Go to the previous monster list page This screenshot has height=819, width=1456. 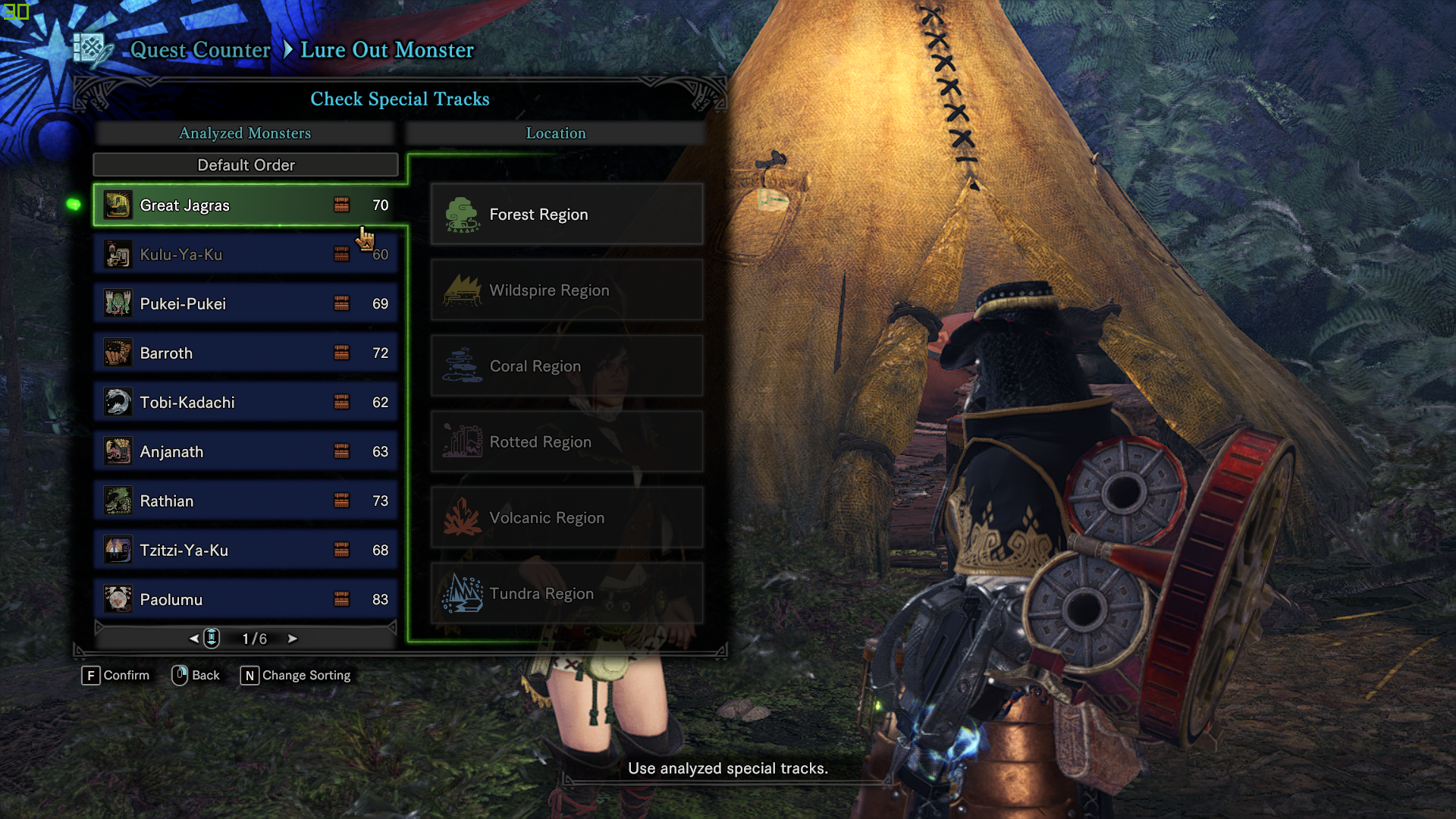(x=194, y=639)
